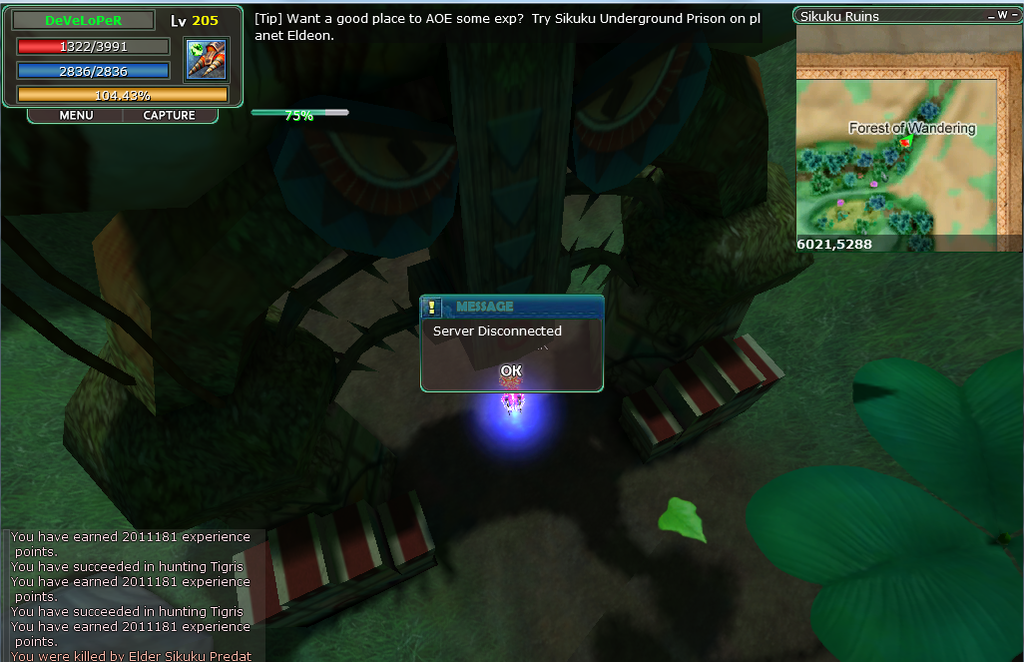Activate the CAPTURE button
Screen dimensions: 1024x662
[169, 115]
